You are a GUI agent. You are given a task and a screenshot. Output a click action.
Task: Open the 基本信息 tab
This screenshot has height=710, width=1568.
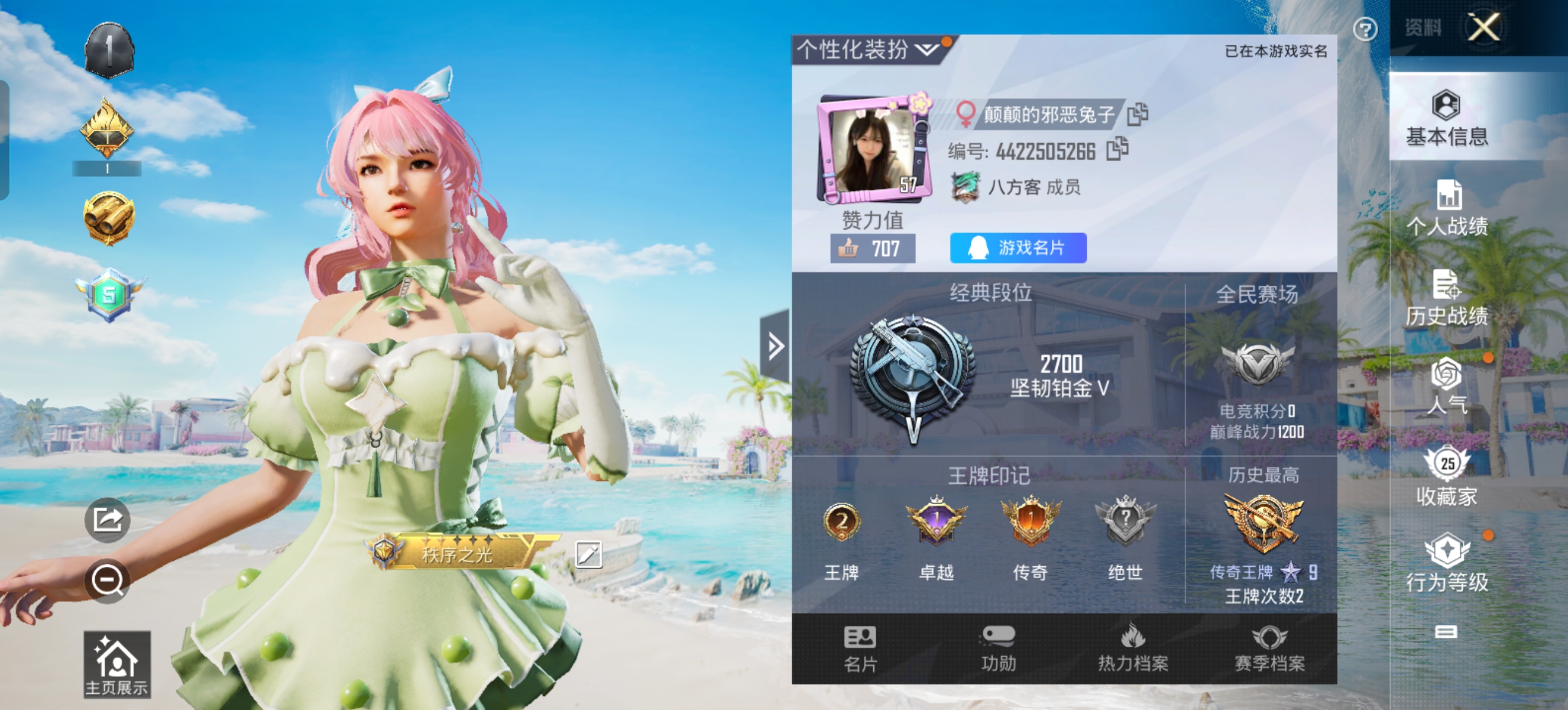[x=1446, y=119]
